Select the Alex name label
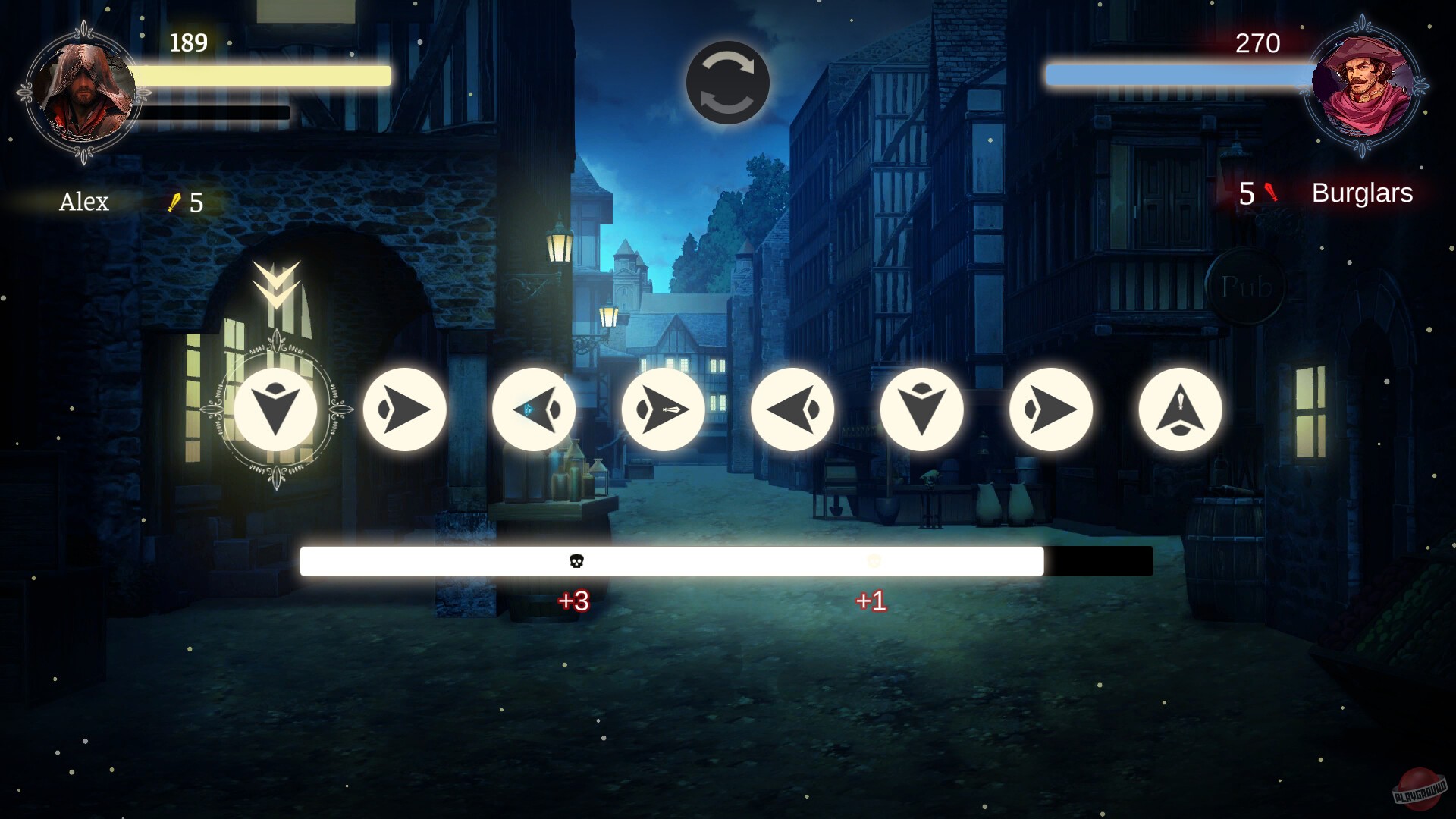Screen dimensions: 1456x819 coord(83,202)
